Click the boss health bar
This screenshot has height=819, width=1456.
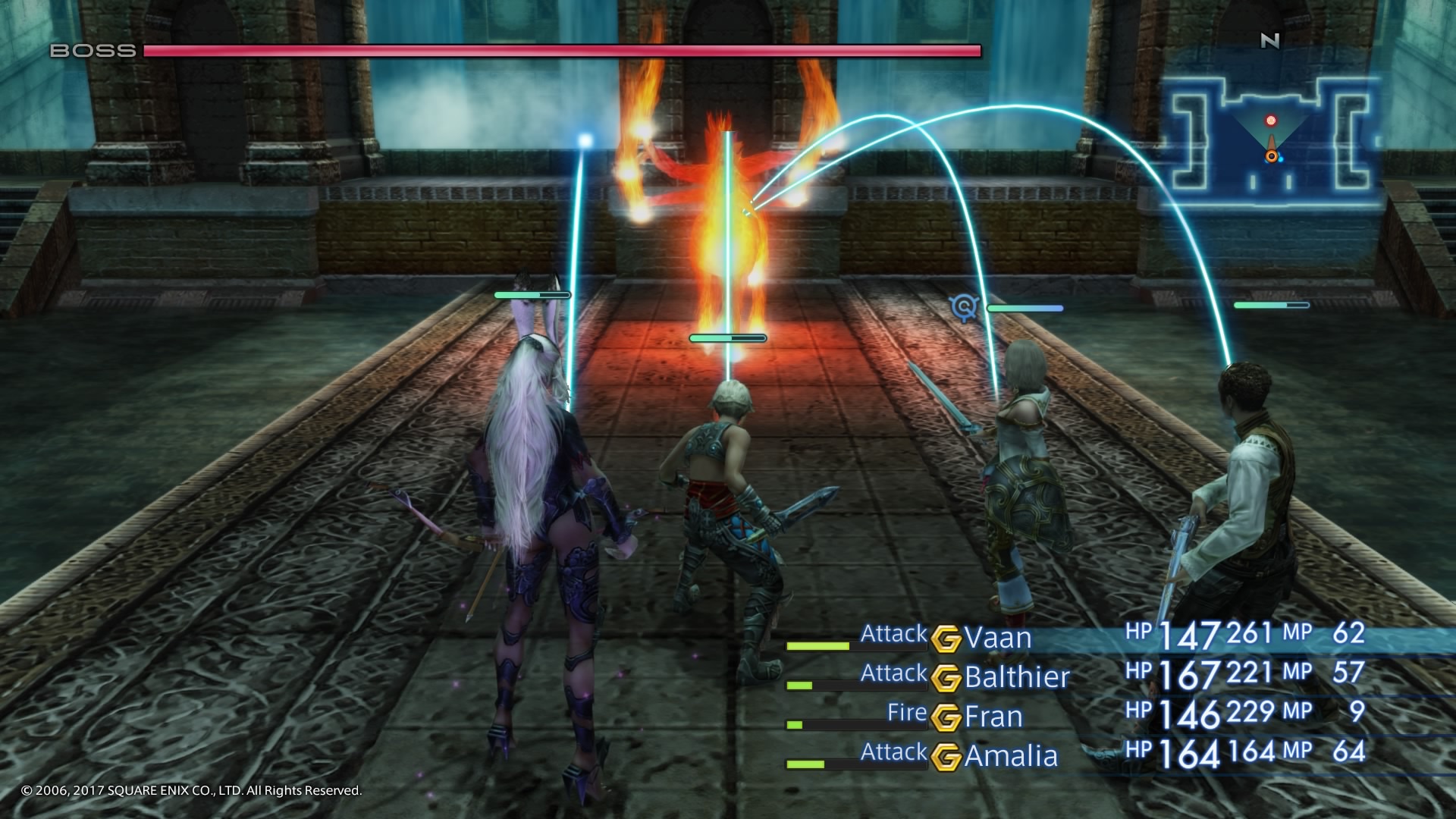561,52
